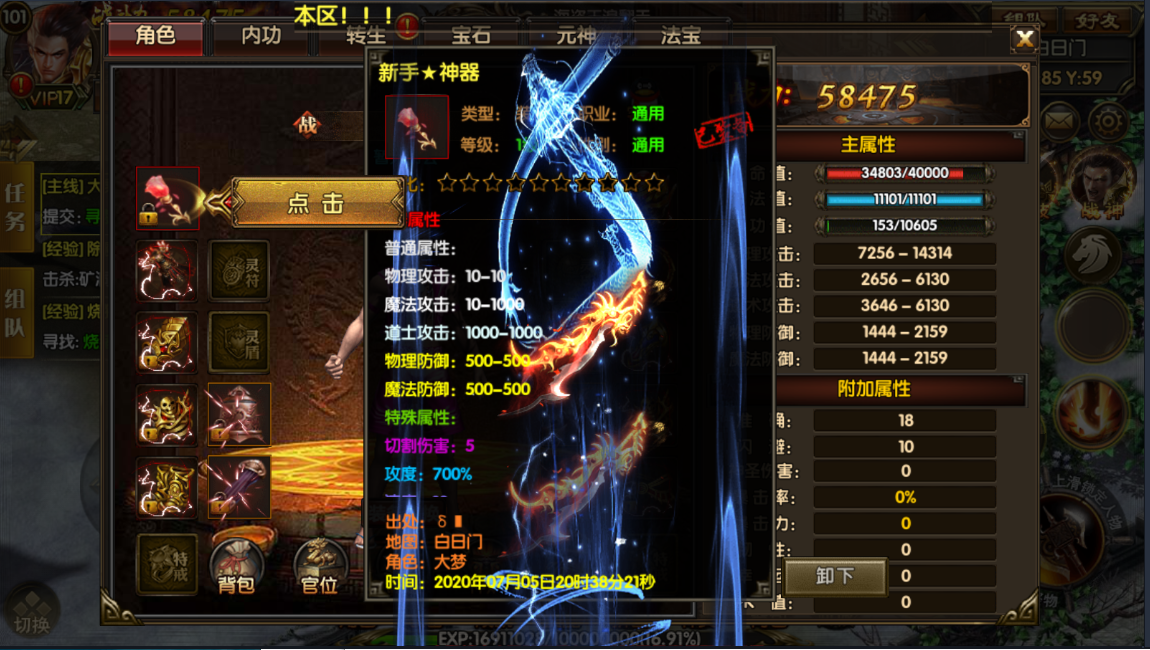This screenshot has height=650, width=1150.
Task: Switch to the 角色 tab
Action: click(x=155, y=36)
